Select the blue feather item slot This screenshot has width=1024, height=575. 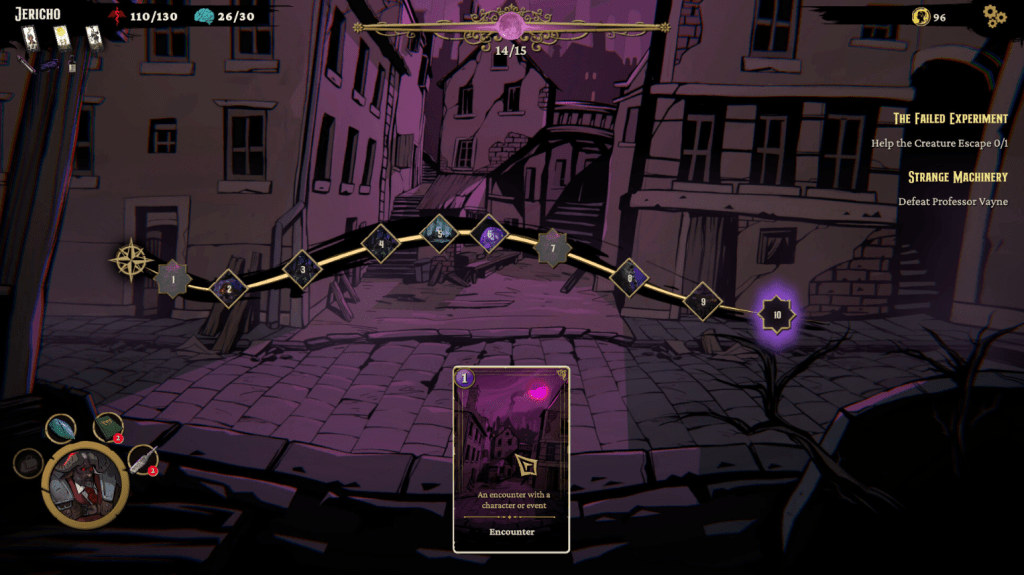click(x=60, y=428)
